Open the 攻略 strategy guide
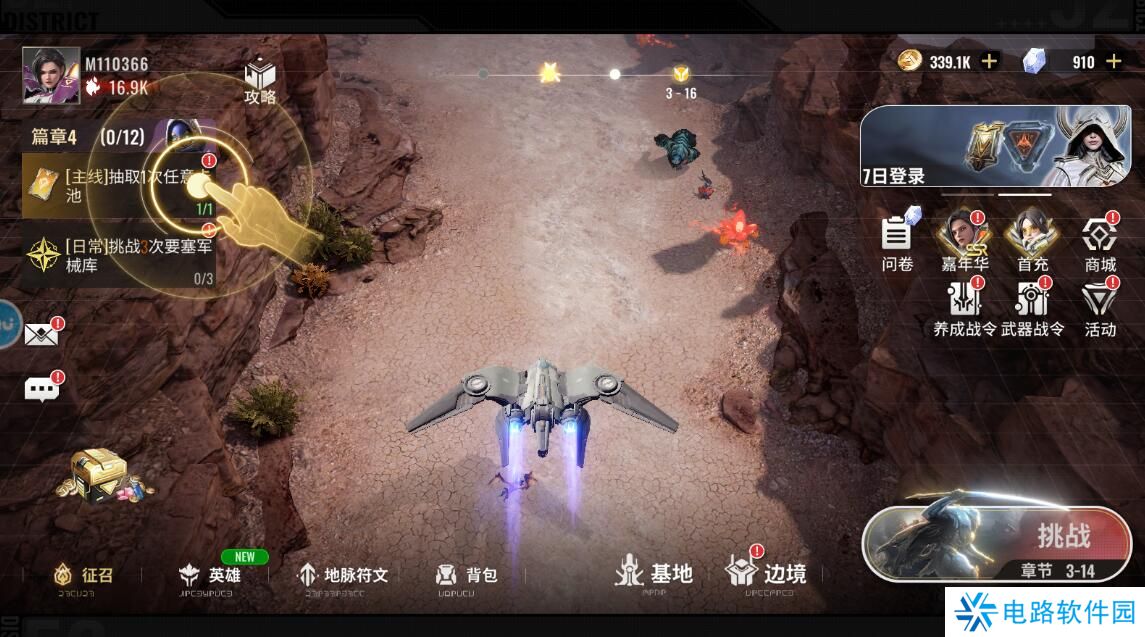 pyautogui.click(x=260, y=81)
